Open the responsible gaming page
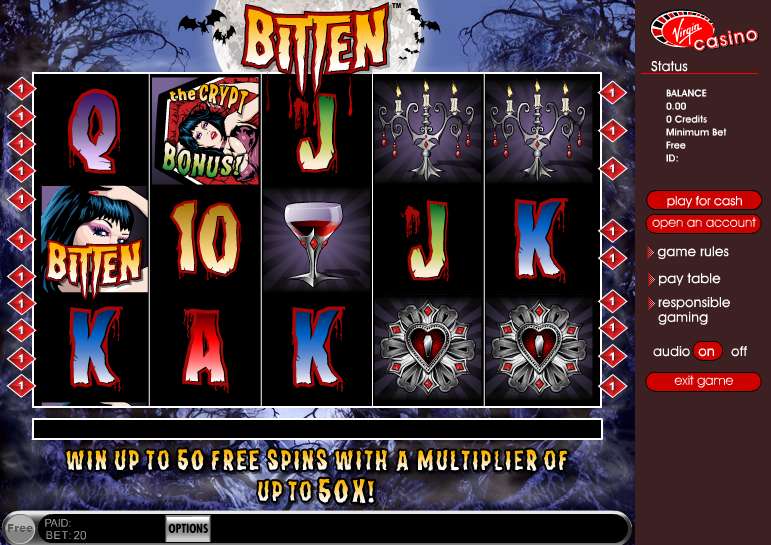The height and width of the screenshot is (545, 771). [693, 310]
